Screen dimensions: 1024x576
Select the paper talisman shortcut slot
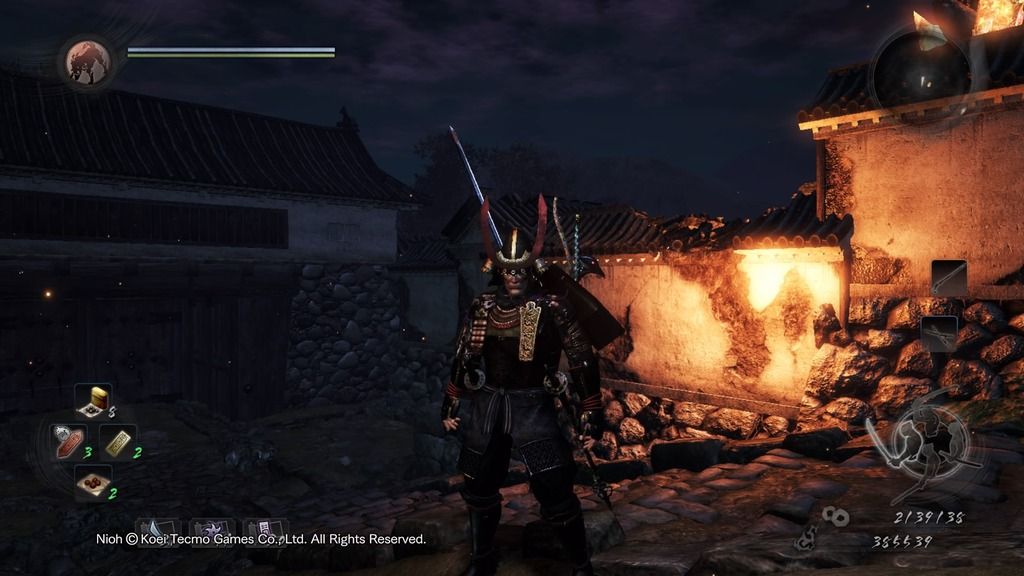(x=265, y=529)
